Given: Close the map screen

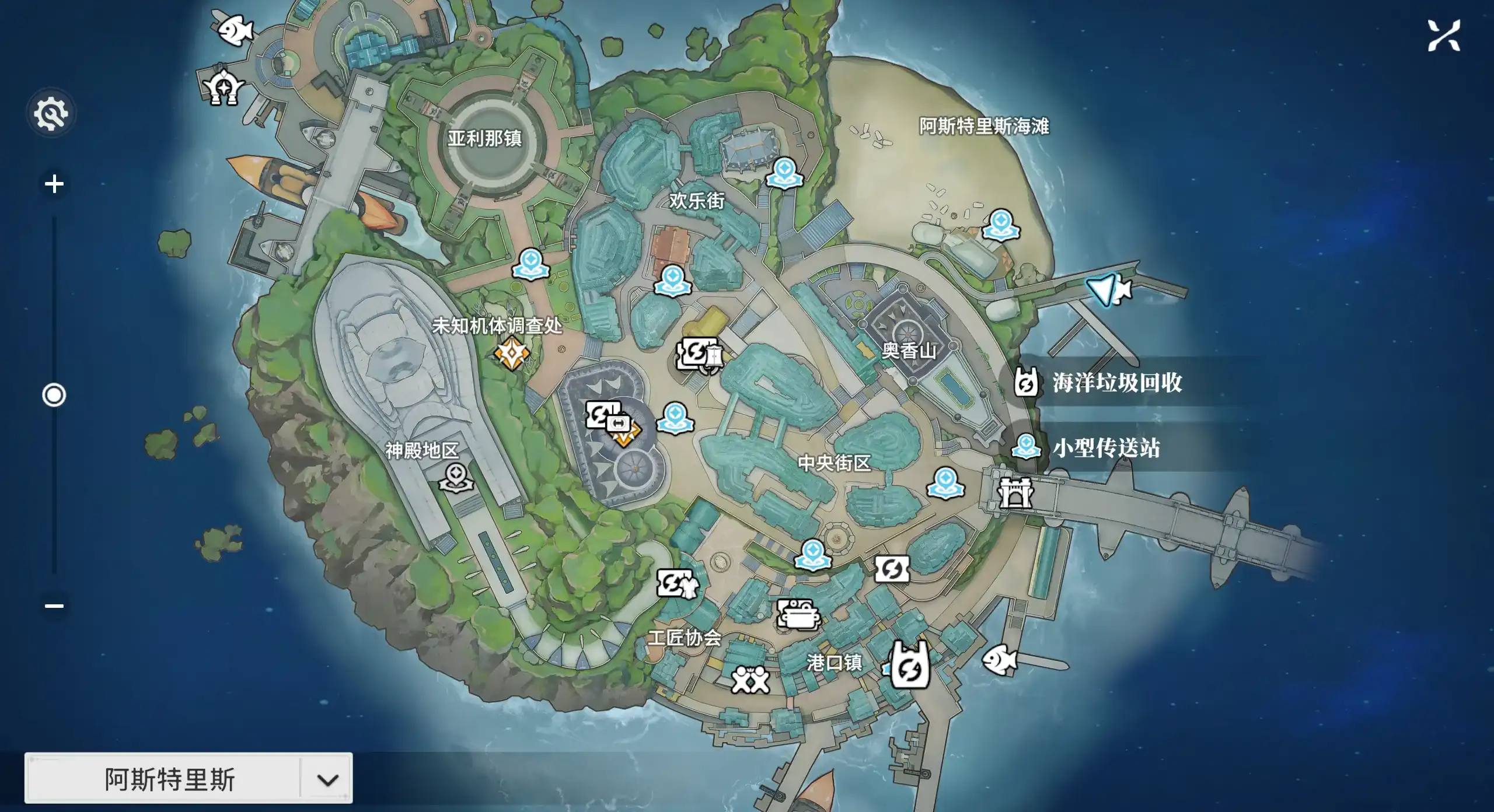Looking at the screenshot, I should tap(1444, 36).
